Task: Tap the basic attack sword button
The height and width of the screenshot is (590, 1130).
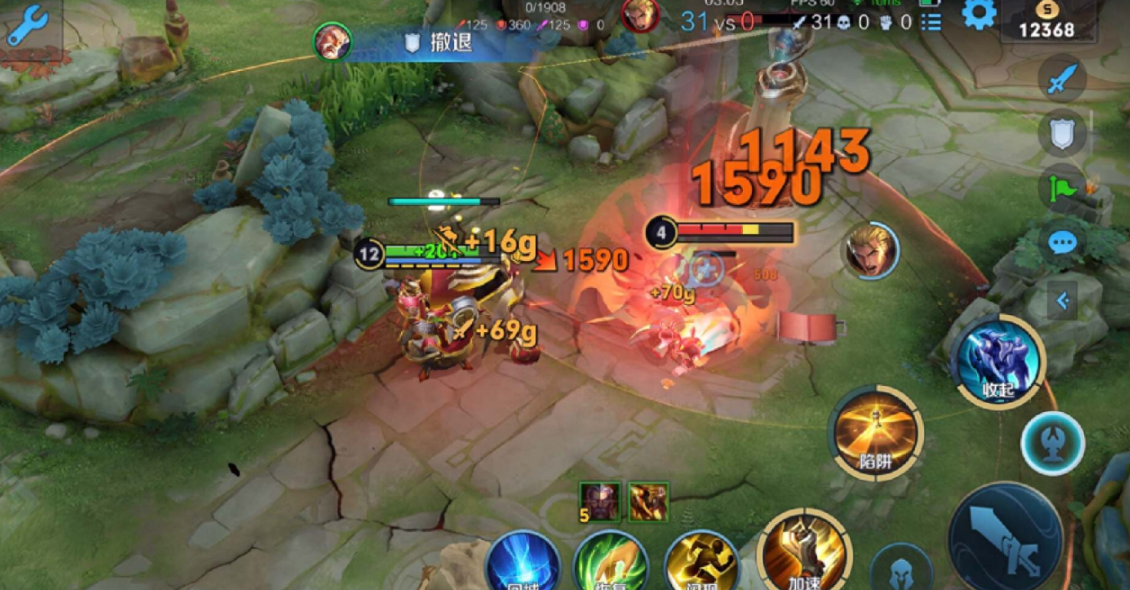Action: point(1005,538)
